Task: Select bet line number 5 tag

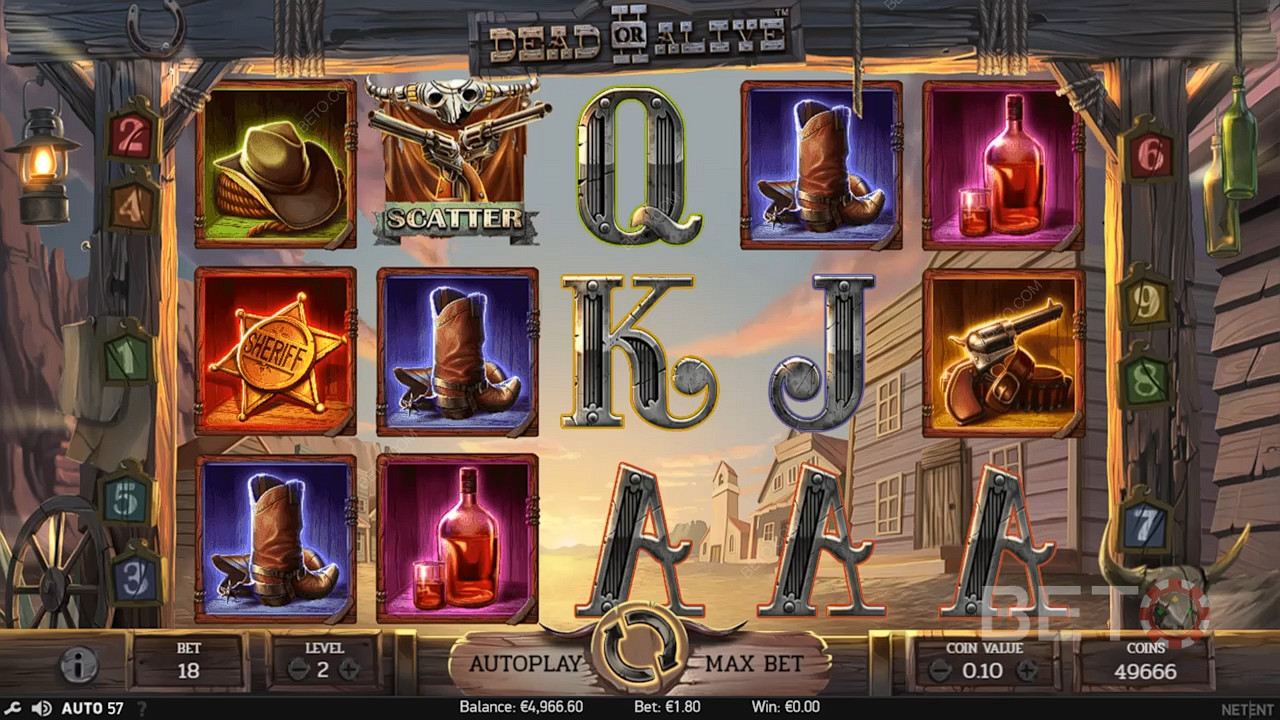Action: click(x=127, y=500)
